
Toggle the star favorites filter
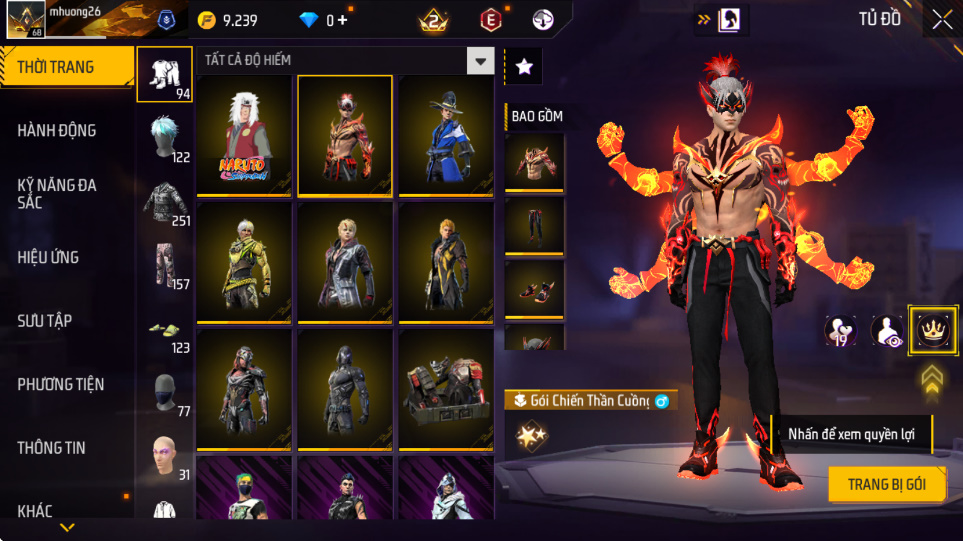pyautogui.click(x=524, y=67)
